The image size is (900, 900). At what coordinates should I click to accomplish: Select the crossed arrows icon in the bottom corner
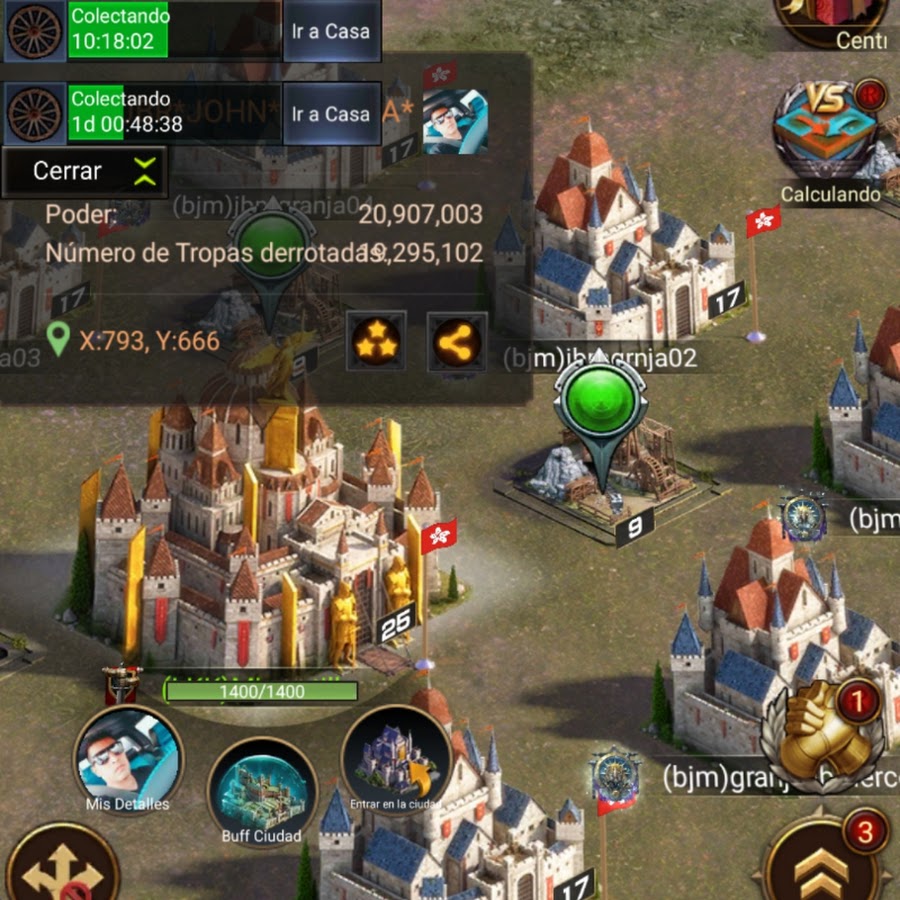pyautogui.click(x=58, y=866)
